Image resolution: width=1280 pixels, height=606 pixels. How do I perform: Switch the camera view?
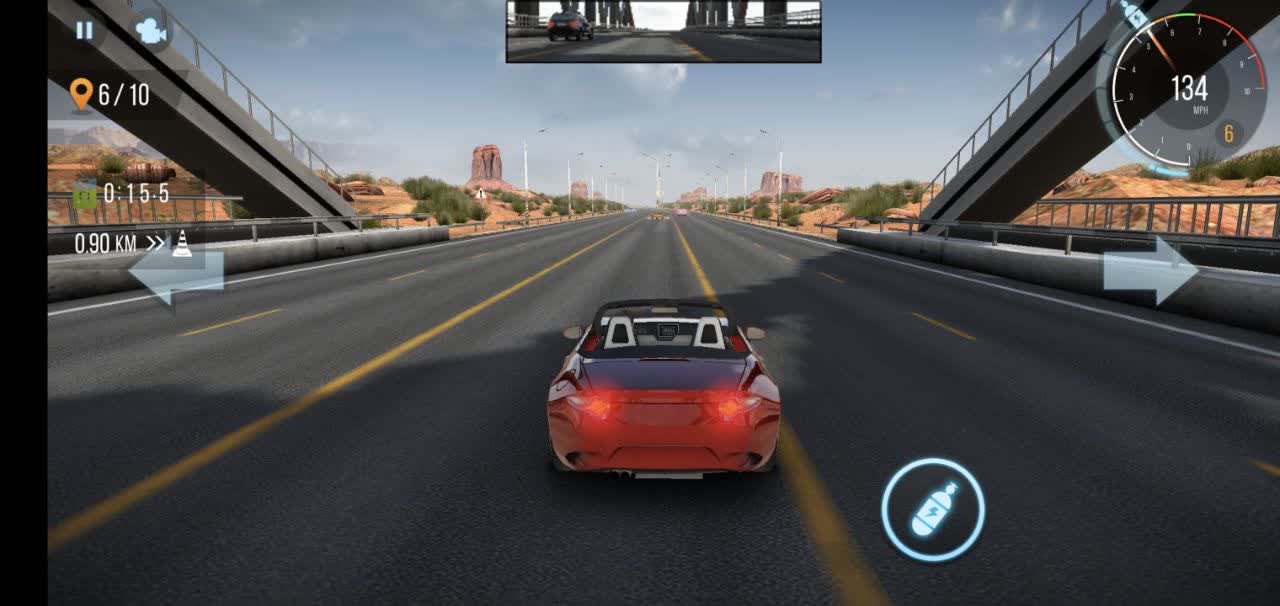coord(151,31)
